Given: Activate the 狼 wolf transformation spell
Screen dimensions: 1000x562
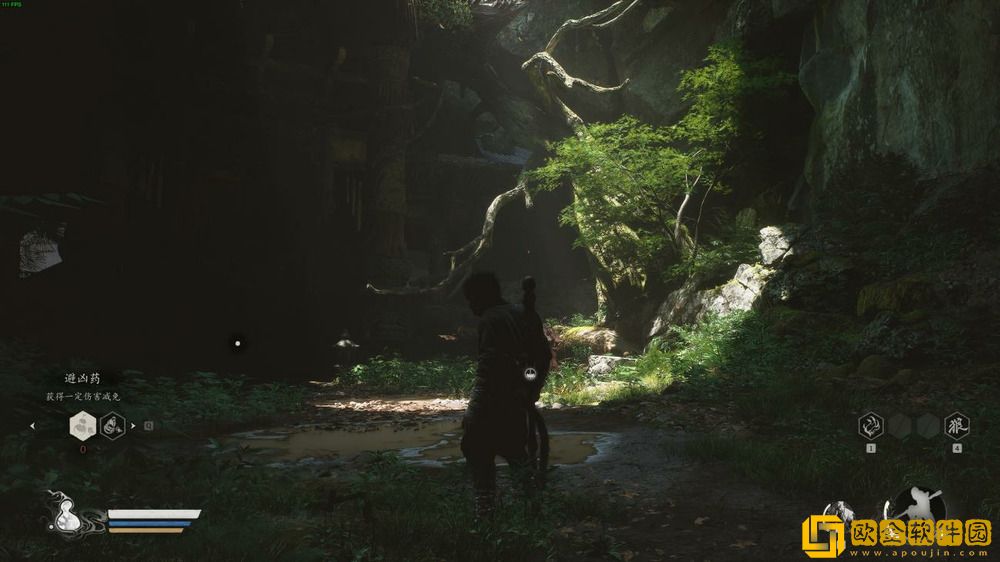Looking at the screenshot, I should 957,425.
